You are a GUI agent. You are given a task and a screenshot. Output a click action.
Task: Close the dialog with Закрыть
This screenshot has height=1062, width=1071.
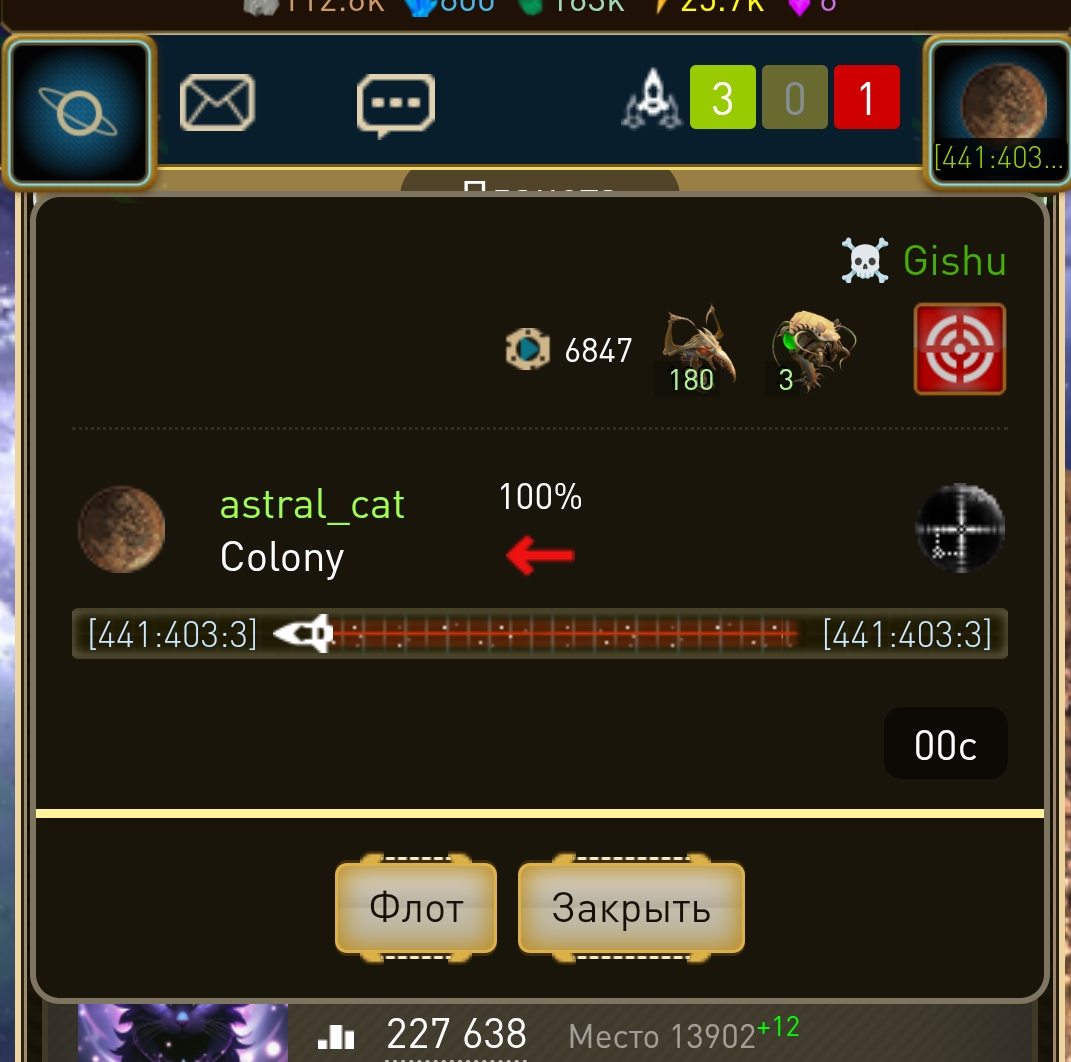(x=631, y=908)
